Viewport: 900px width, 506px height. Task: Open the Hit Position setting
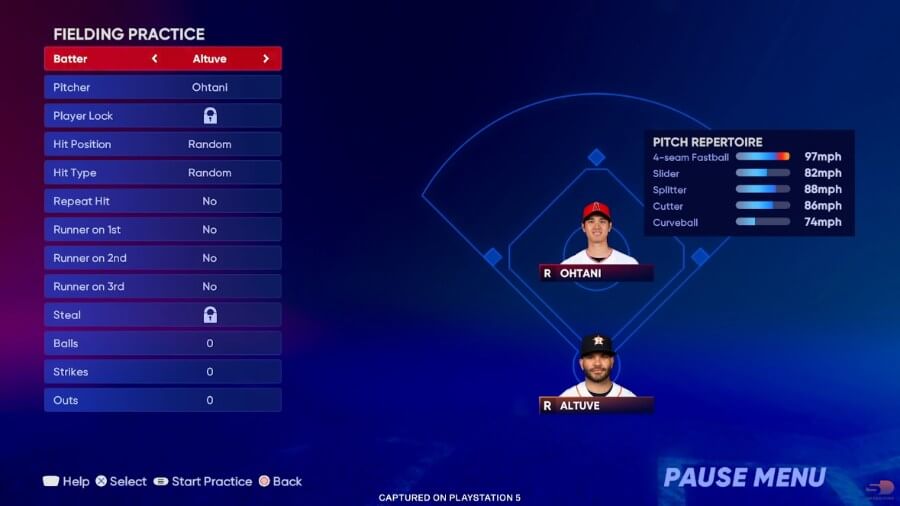tap(162, 144)
